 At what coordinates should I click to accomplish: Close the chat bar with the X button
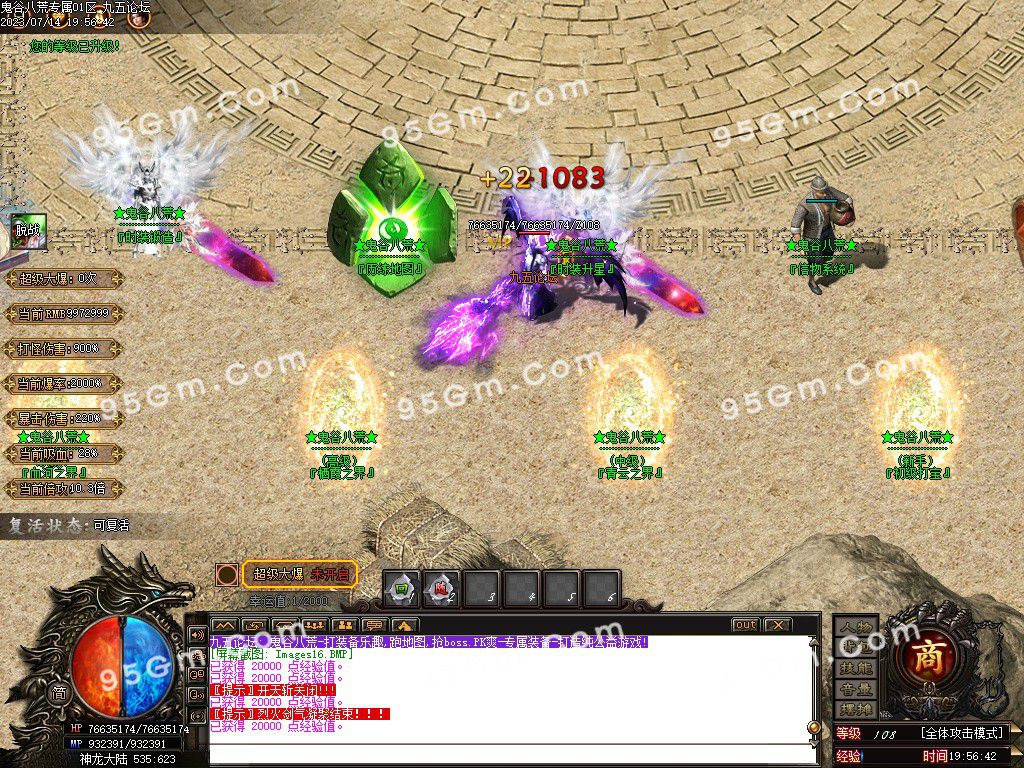coord(777,625)
